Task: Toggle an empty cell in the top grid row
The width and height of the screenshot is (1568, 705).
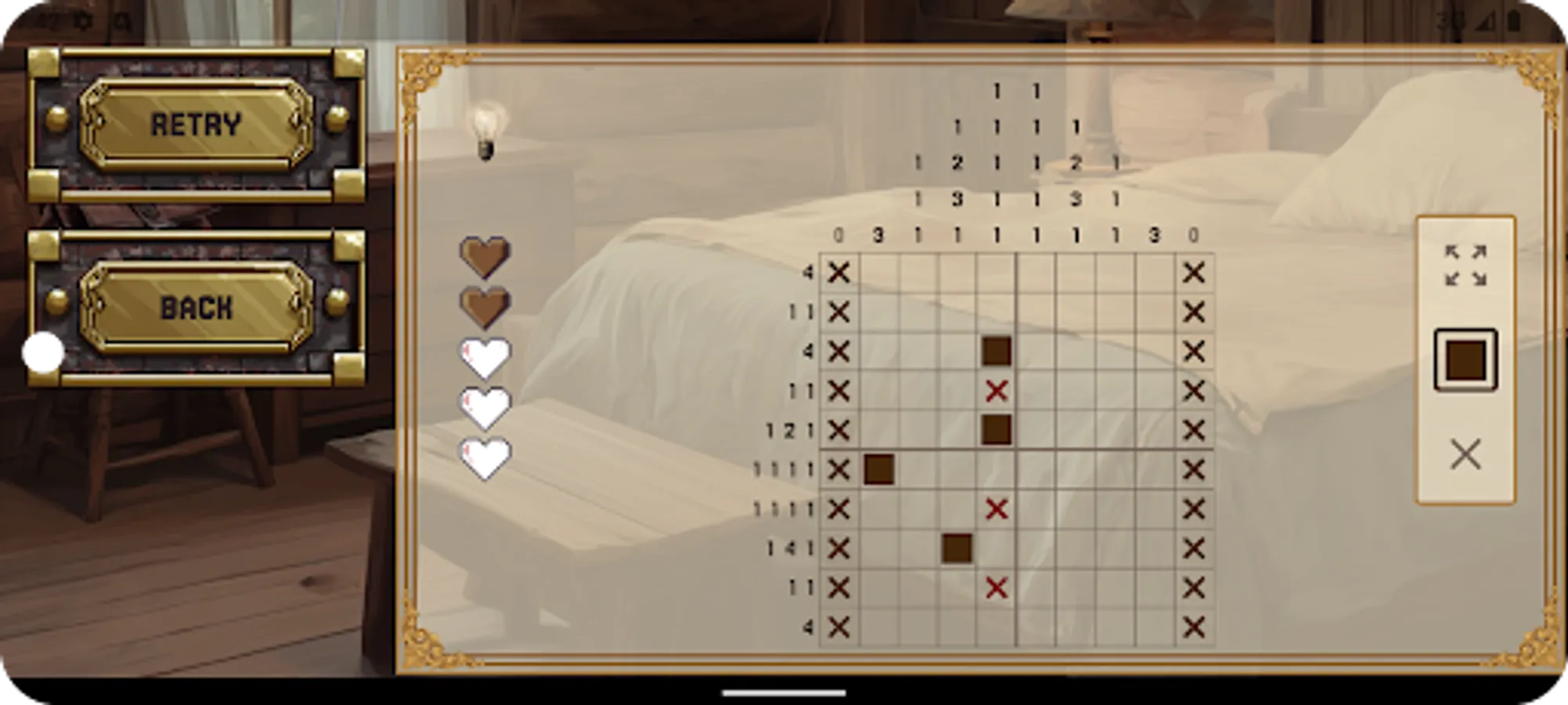Action: click(917, 273)
